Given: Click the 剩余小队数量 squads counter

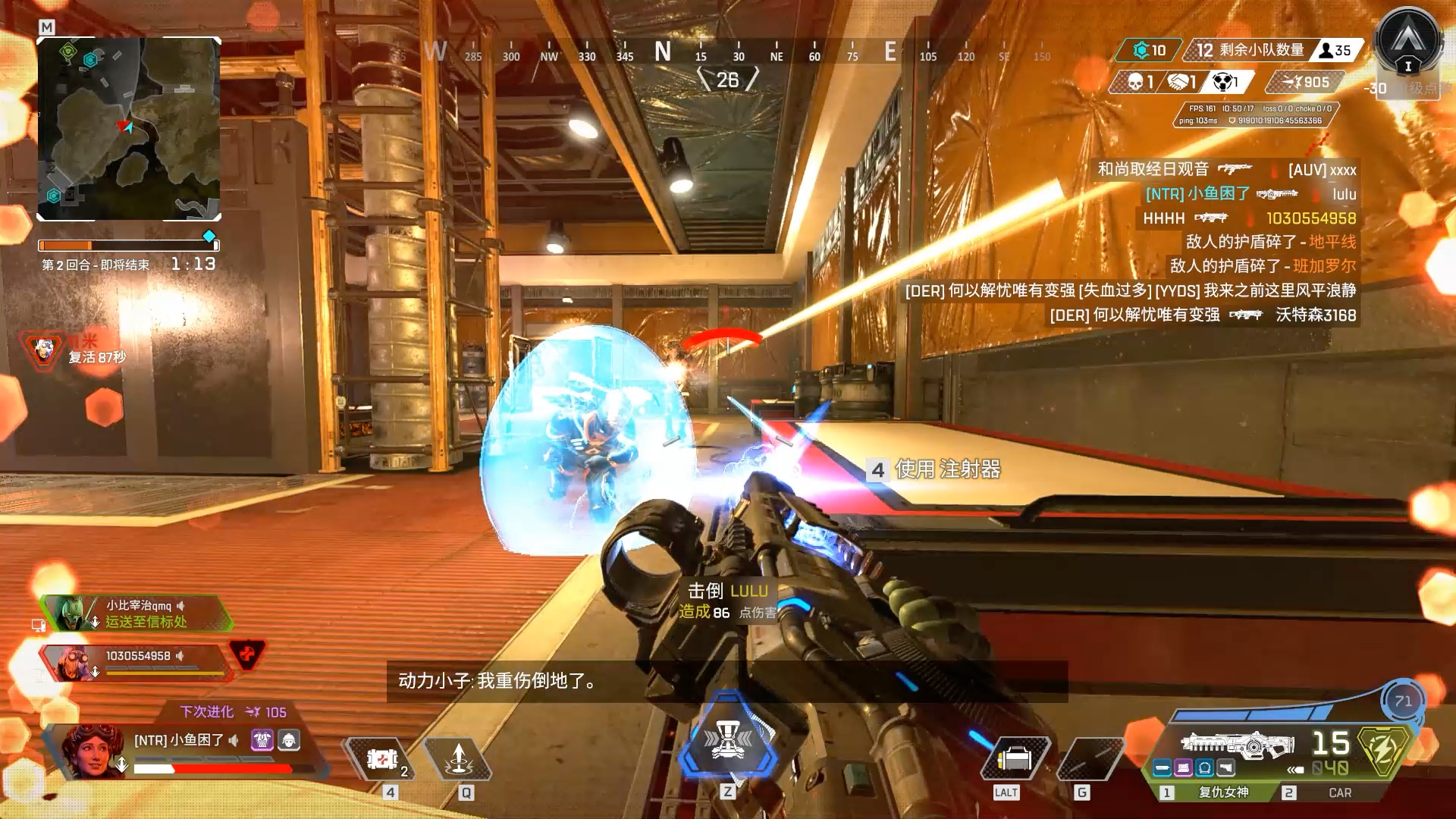Looking at the screenshot, I should pyautogui.click(x=1261, y=50).
